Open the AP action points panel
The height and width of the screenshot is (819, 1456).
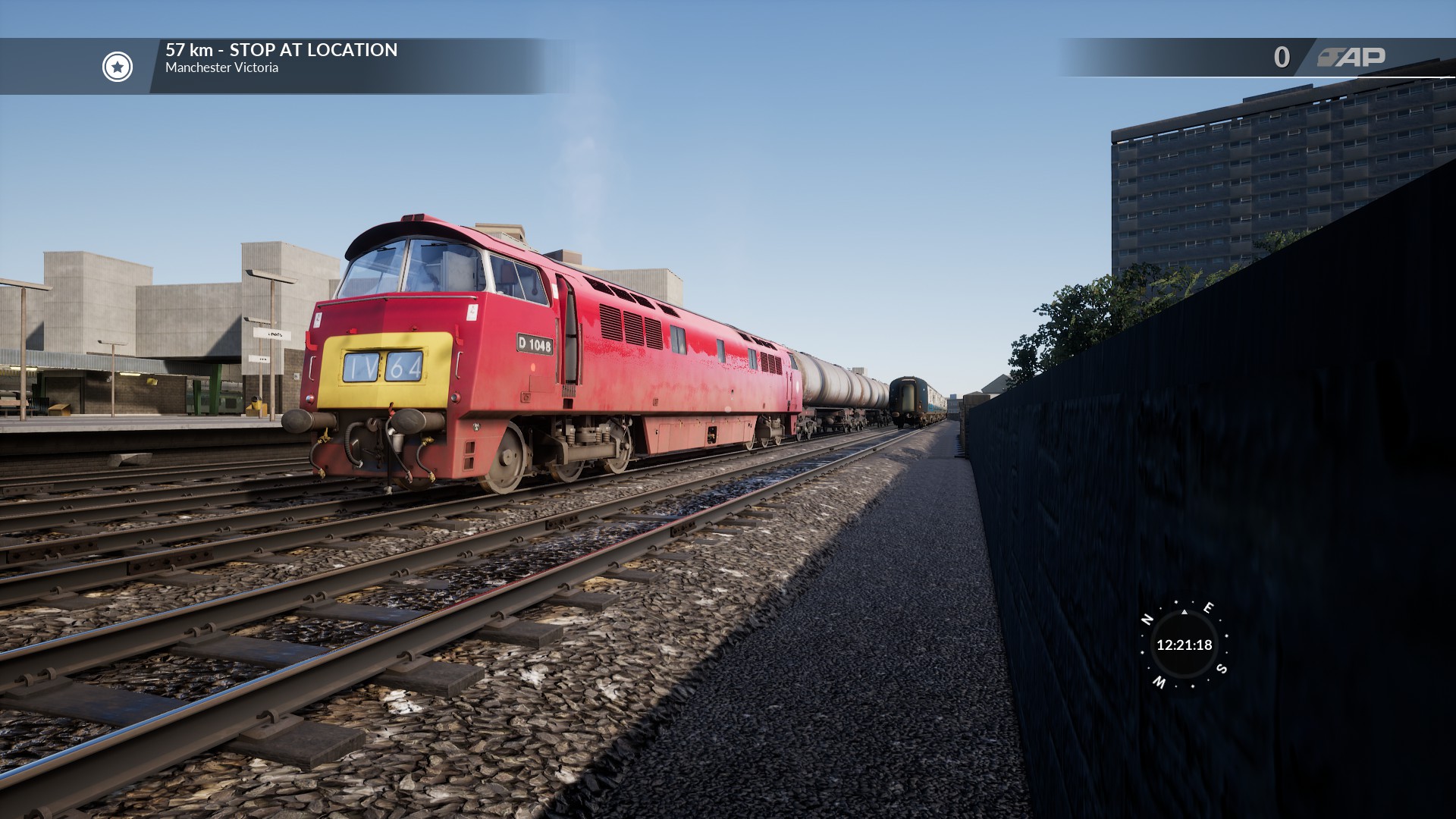coord(1351,57)
